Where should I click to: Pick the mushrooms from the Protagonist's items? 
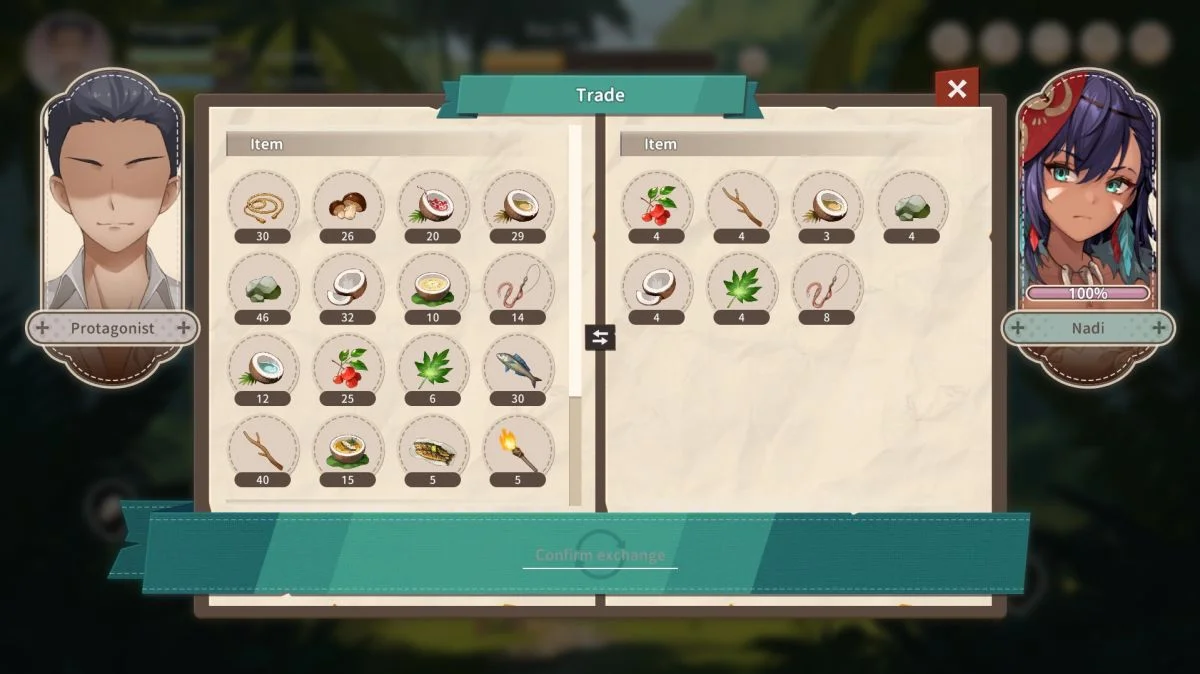point(348,205)
